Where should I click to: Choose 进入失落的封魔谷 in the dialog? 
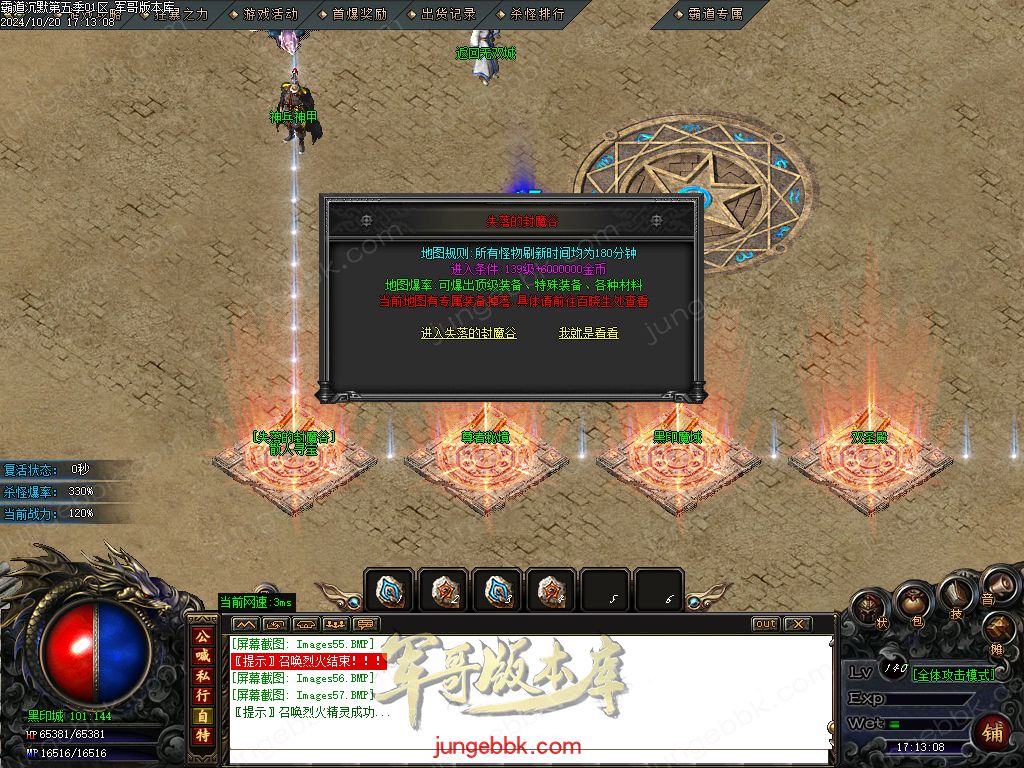pyautogui.click(x=468, y=333)
